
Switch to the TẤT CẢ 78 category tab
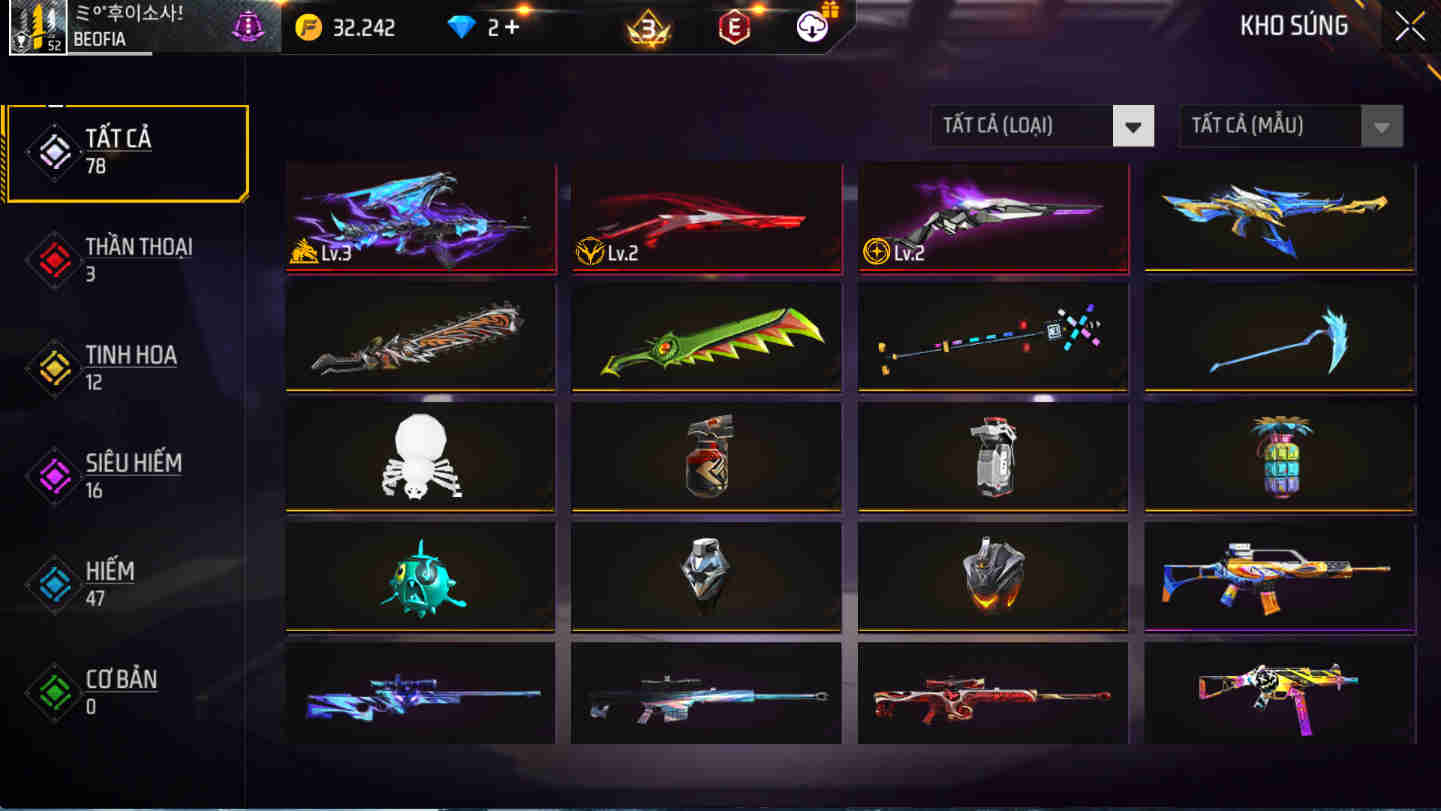coord(125,150)
